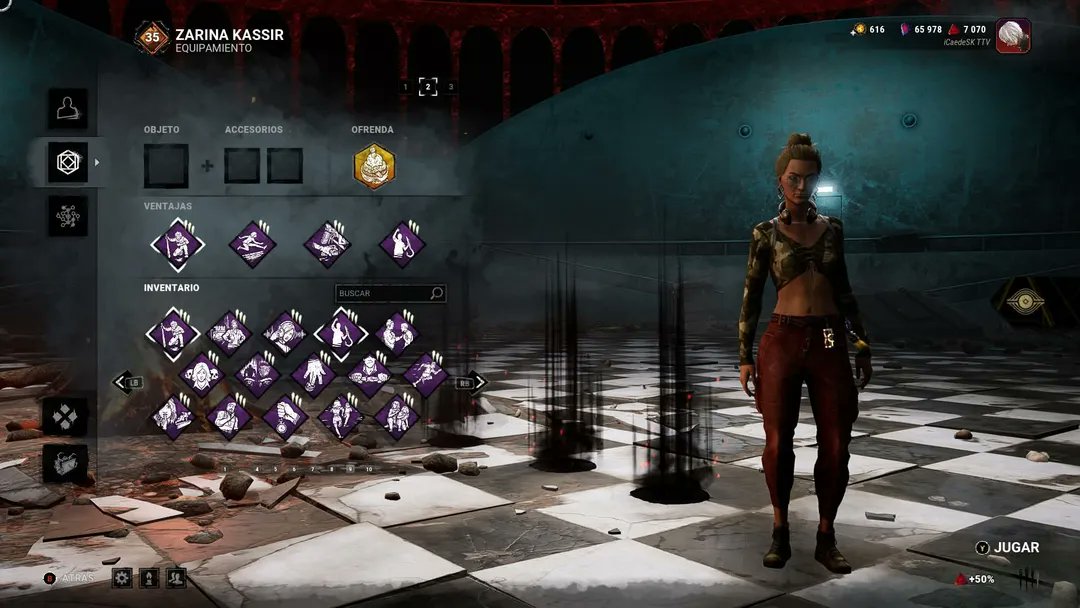Click the Buscar search field

(384, 293)
